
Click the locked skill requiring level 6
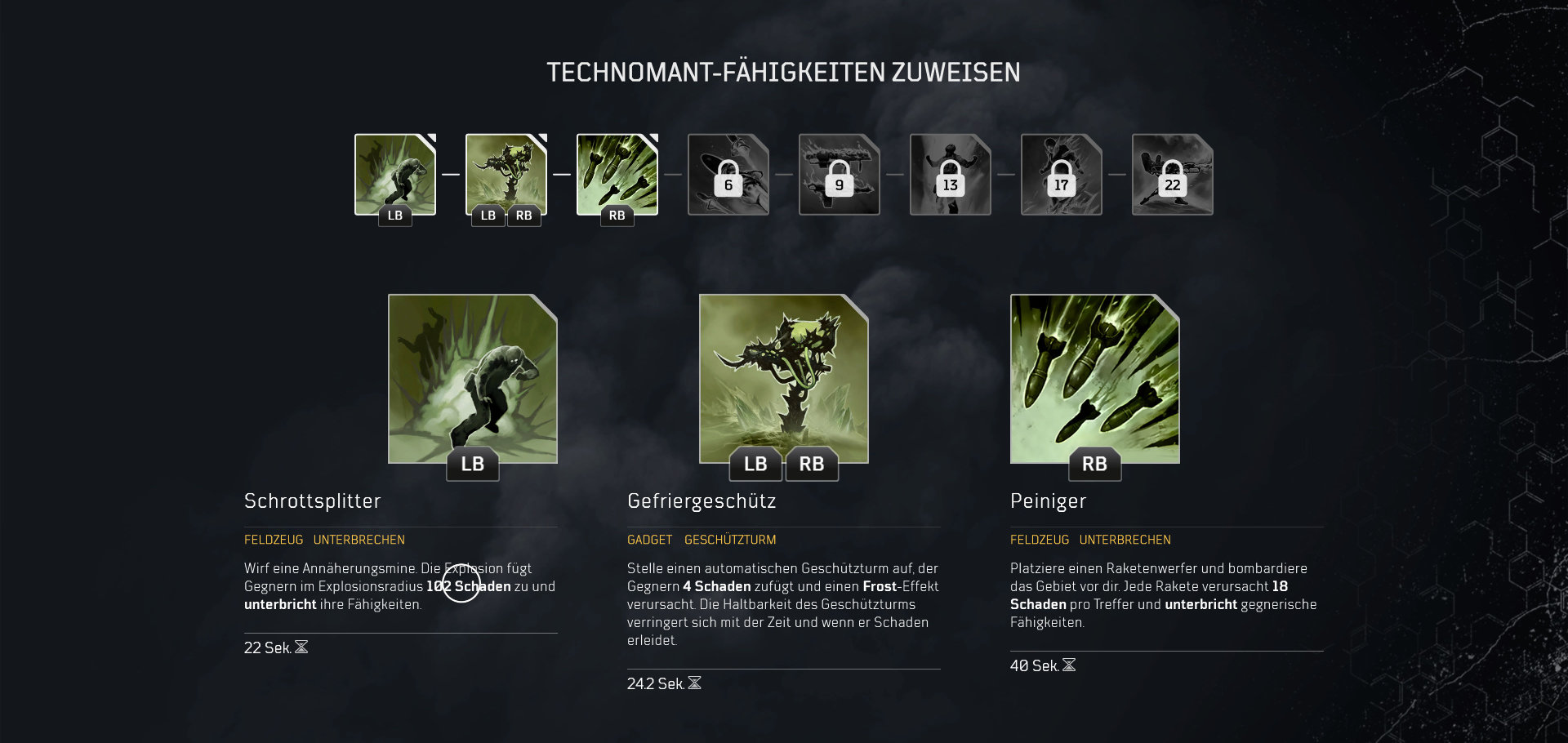coord(728,174)
